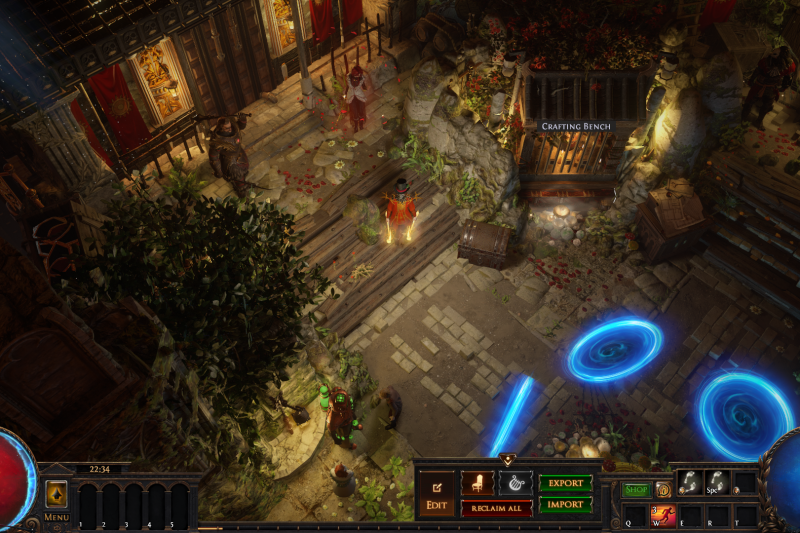
Task: Export the hideout layout
Action: coord(565,483)
